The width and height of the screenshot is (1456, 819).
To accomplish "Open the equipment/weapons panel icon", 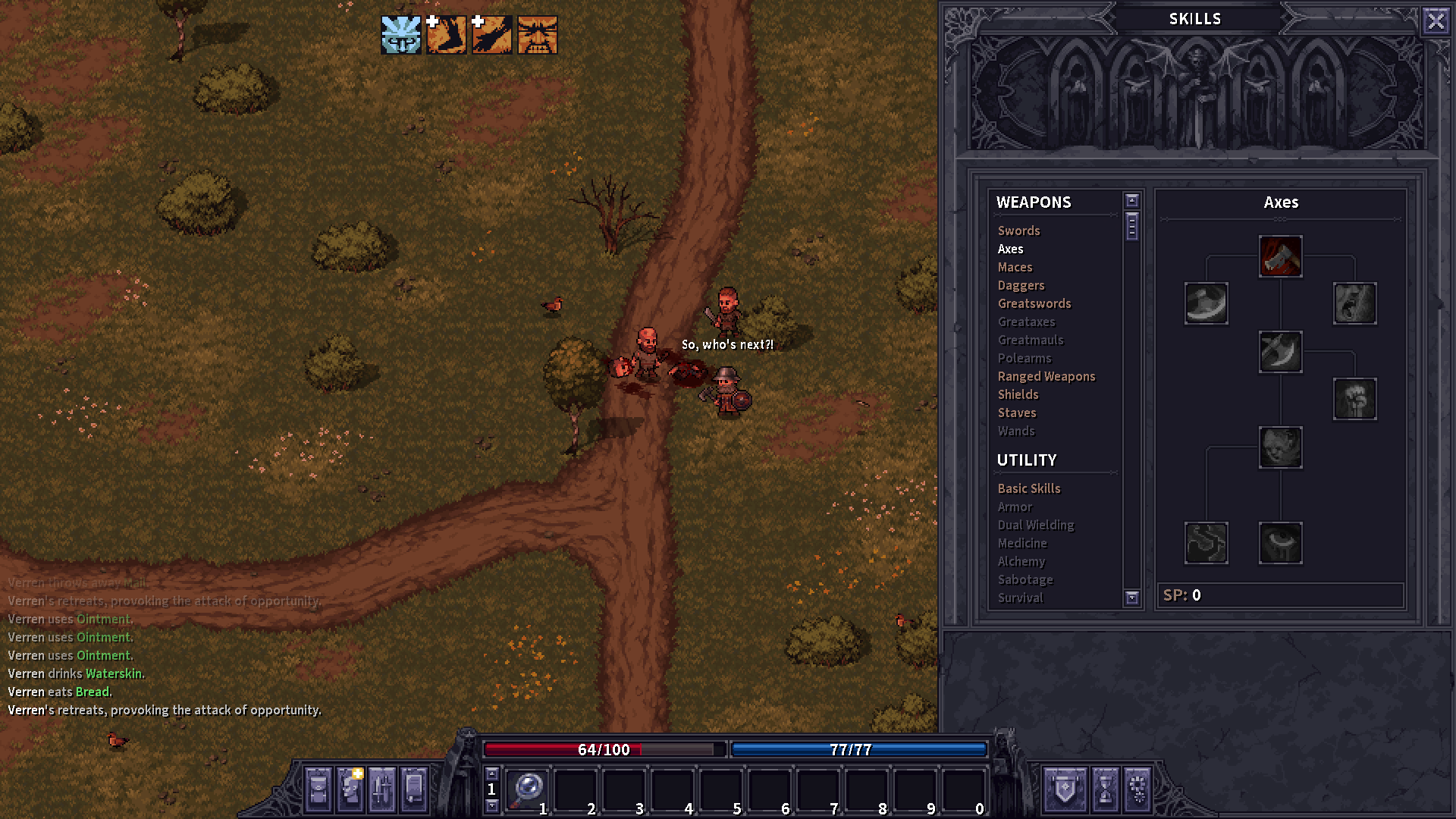I will [381, 789].
